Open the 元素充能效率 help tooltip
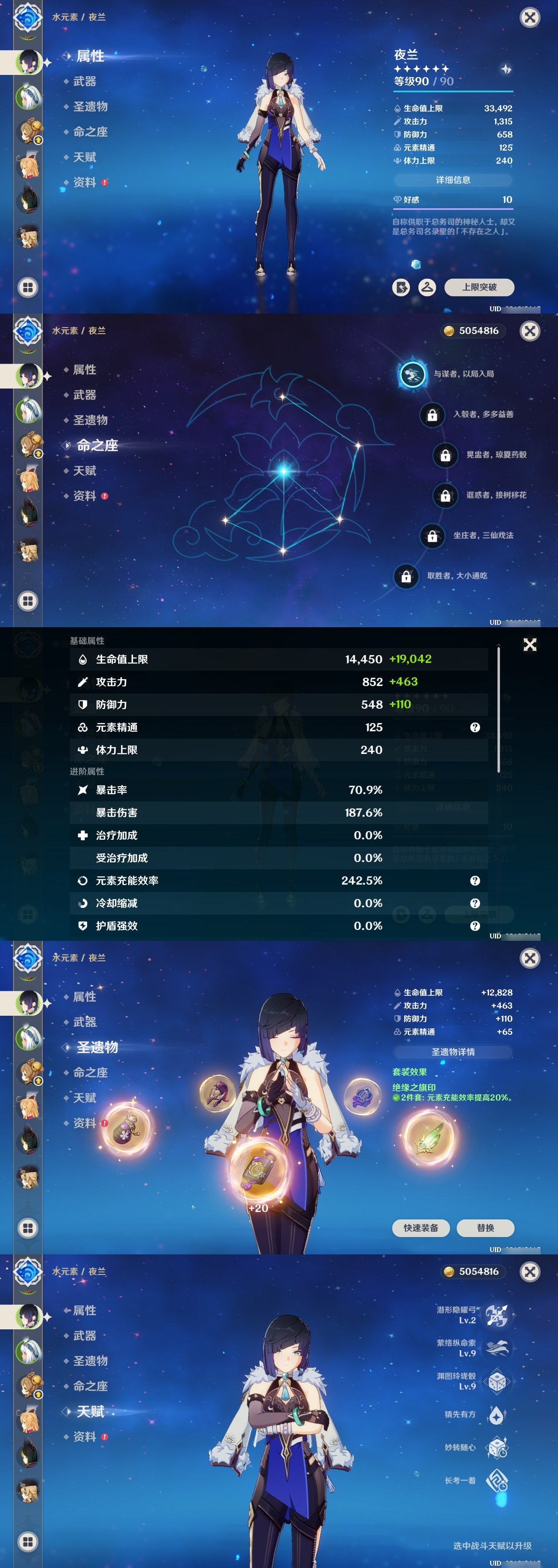The height and width of the screenshot is (1568, 558). 474,880
